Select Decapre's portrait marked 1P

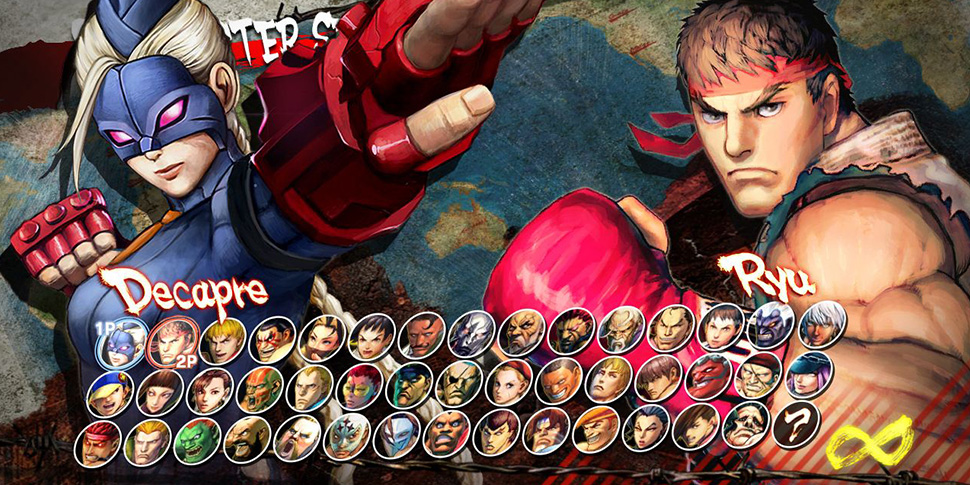point(122,340)
